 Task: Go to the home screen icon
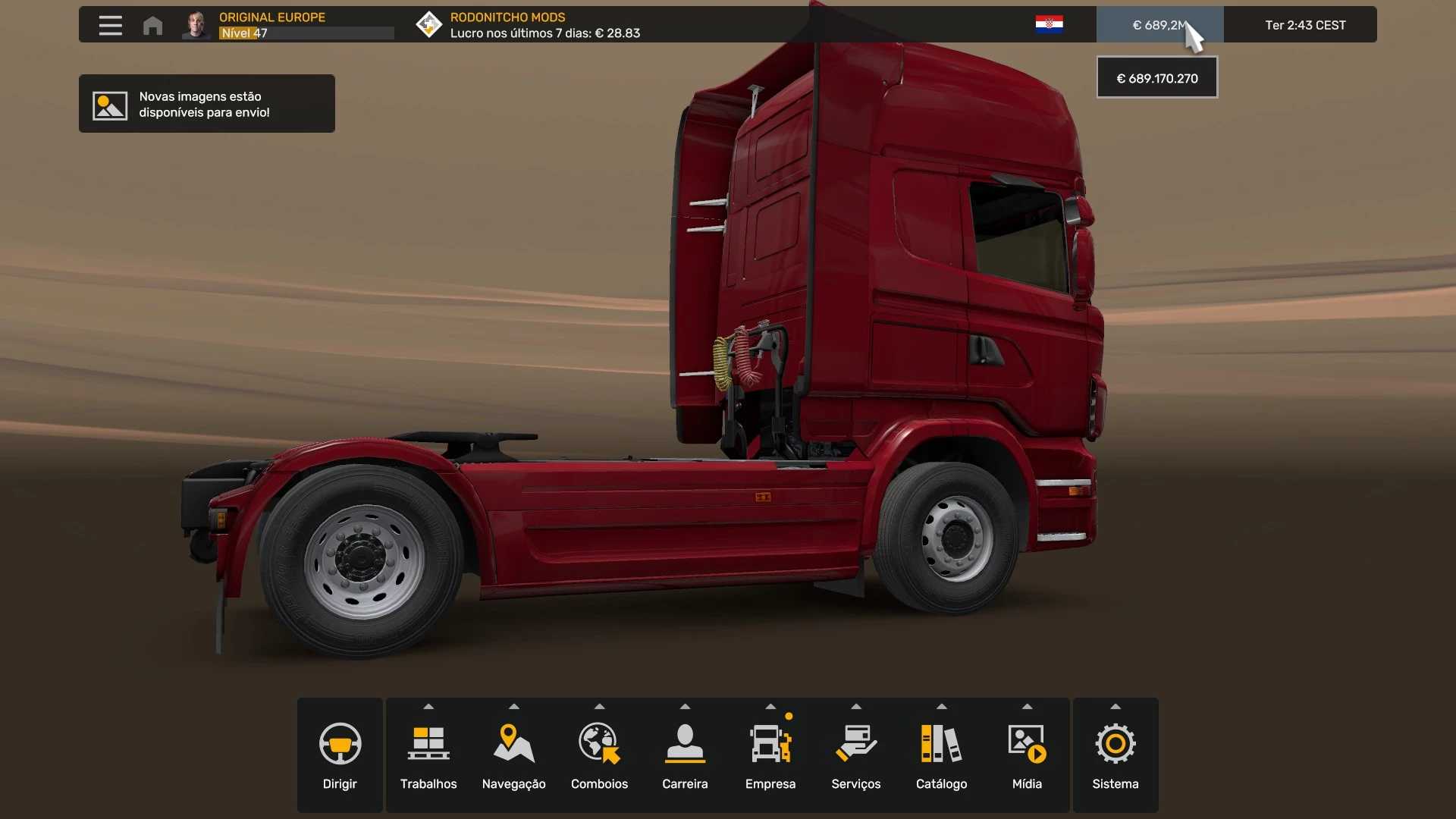(x=152, y=26)
